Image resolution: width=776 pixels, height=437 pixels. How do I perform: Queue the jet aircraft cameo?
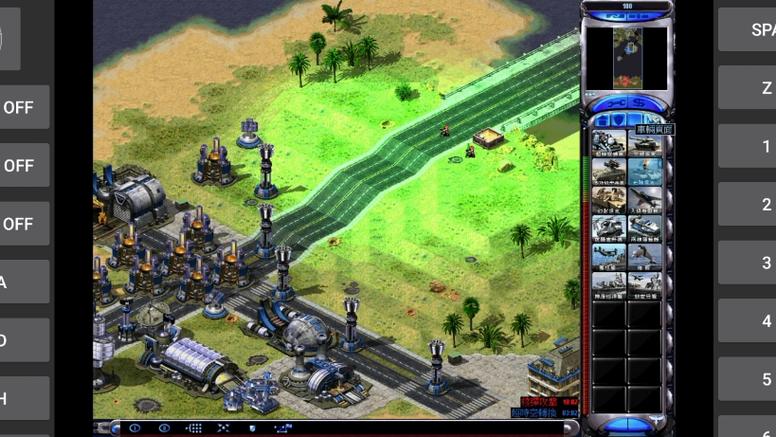[644, 199]
